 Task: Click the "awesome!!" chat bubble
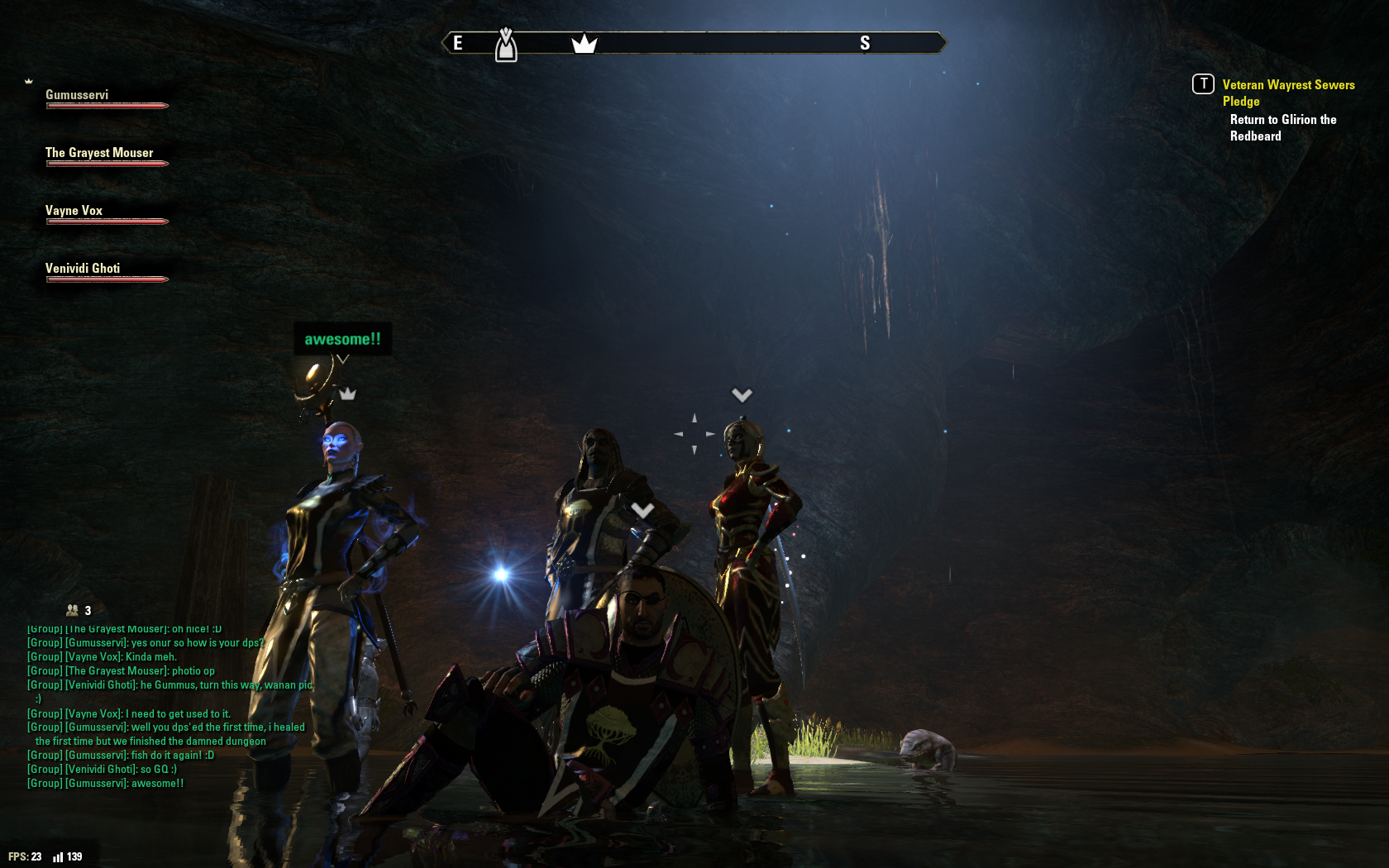pyautogui.click(x=342, y=339)
